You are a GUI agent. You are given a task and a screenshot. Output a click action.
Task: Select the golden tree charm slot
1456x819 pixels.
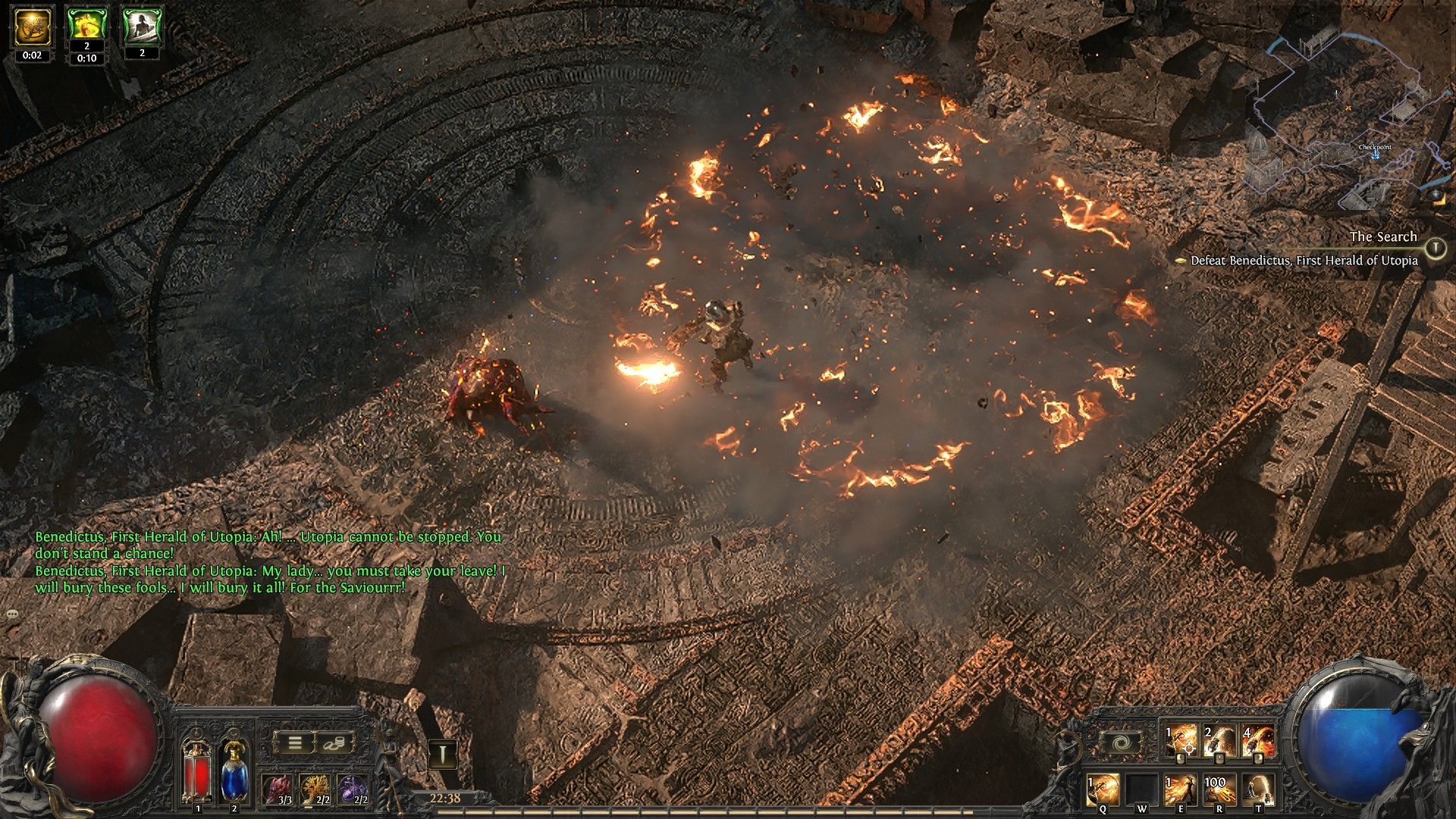point(315,790)
